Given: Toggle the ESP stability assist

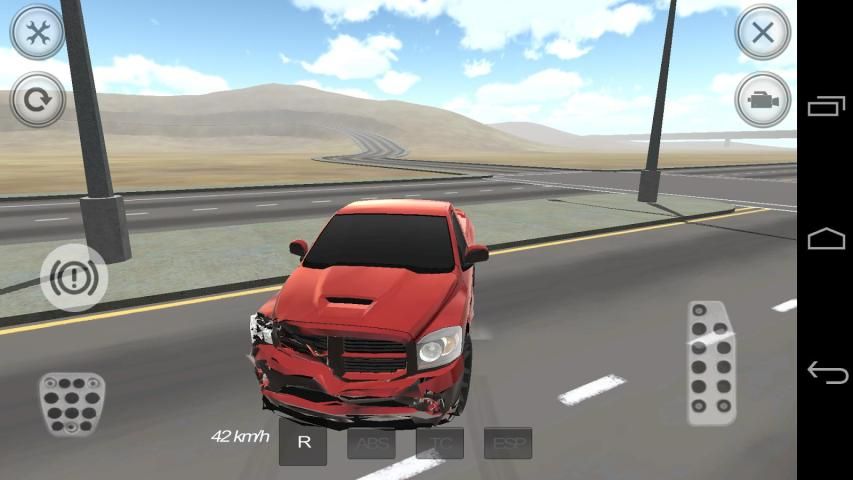Looking at the screenshot, I should point(508,443).
